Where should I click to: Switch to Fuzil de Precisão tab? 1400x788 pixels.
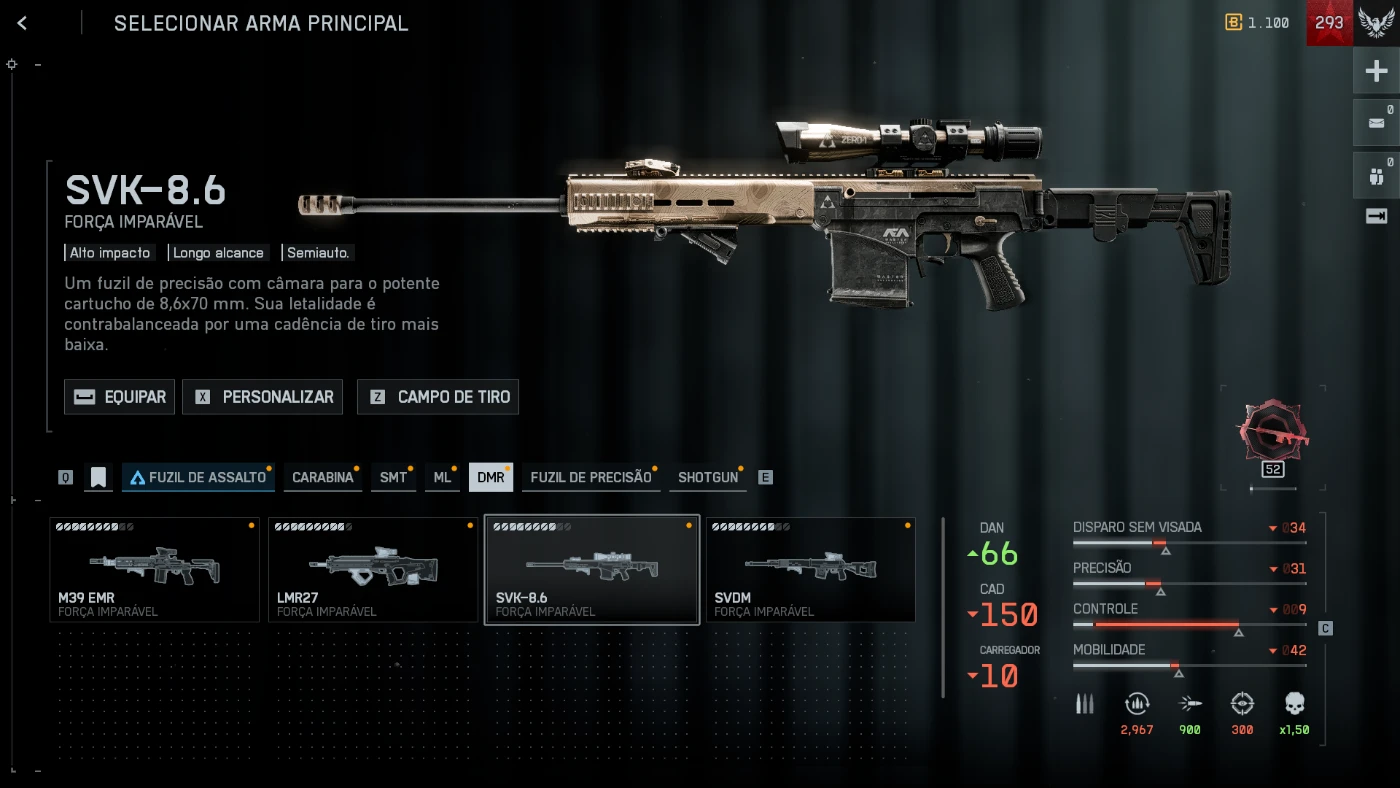click(x=590, y=477)
